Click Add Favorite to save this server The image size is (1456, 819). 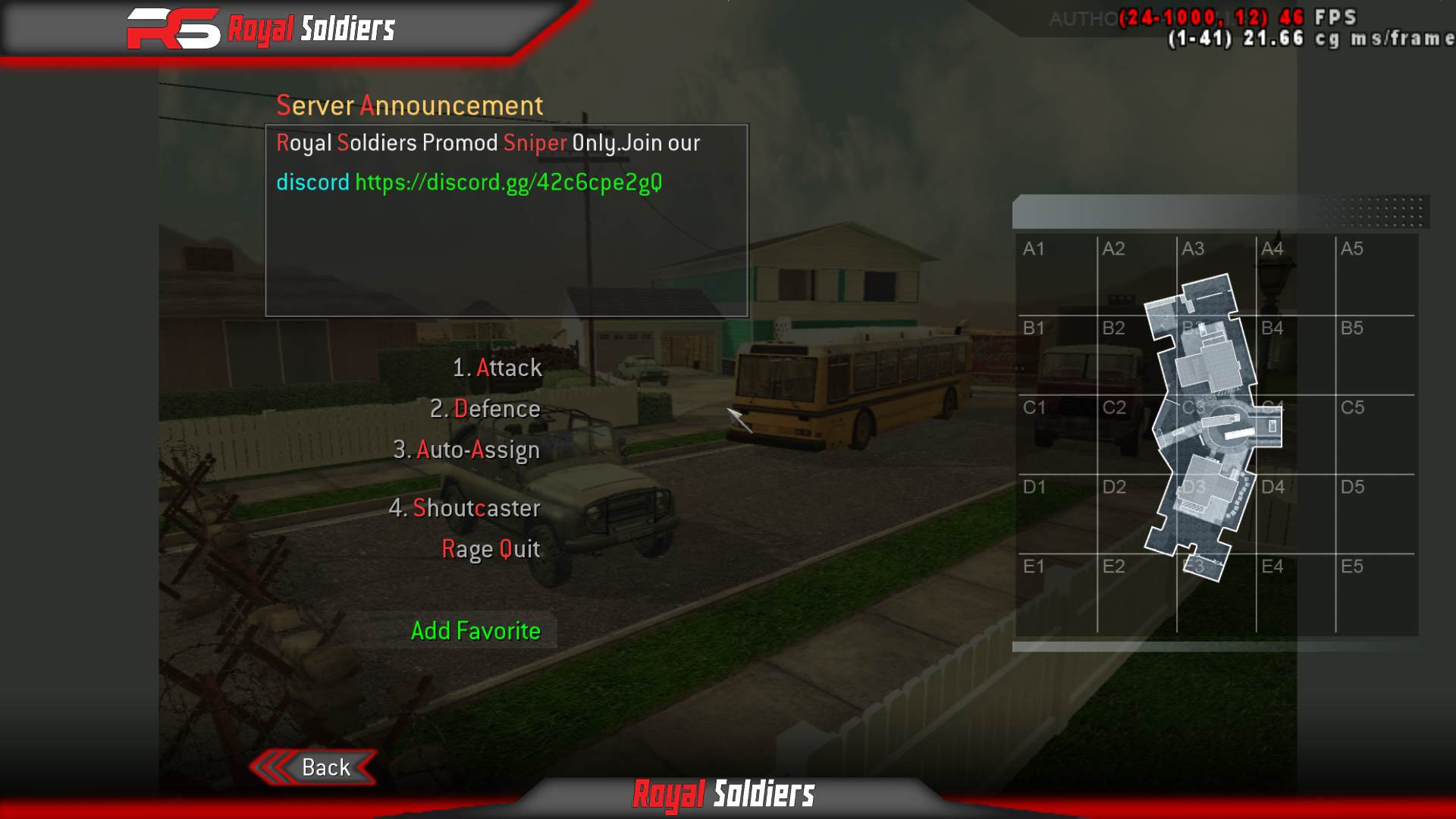coord(476,630)
